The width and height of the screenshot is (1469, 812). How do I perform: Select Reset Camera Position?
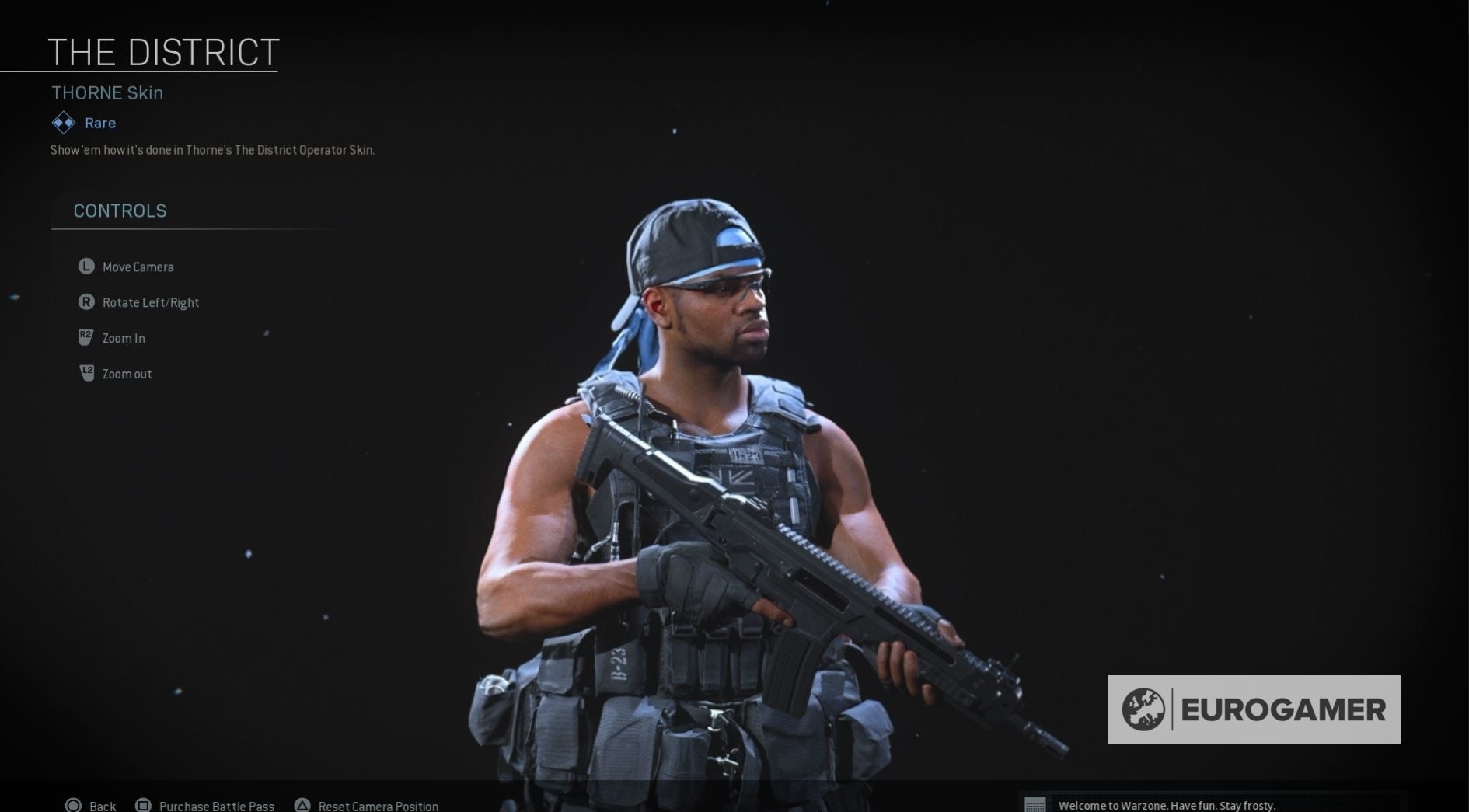coord(376,806)
